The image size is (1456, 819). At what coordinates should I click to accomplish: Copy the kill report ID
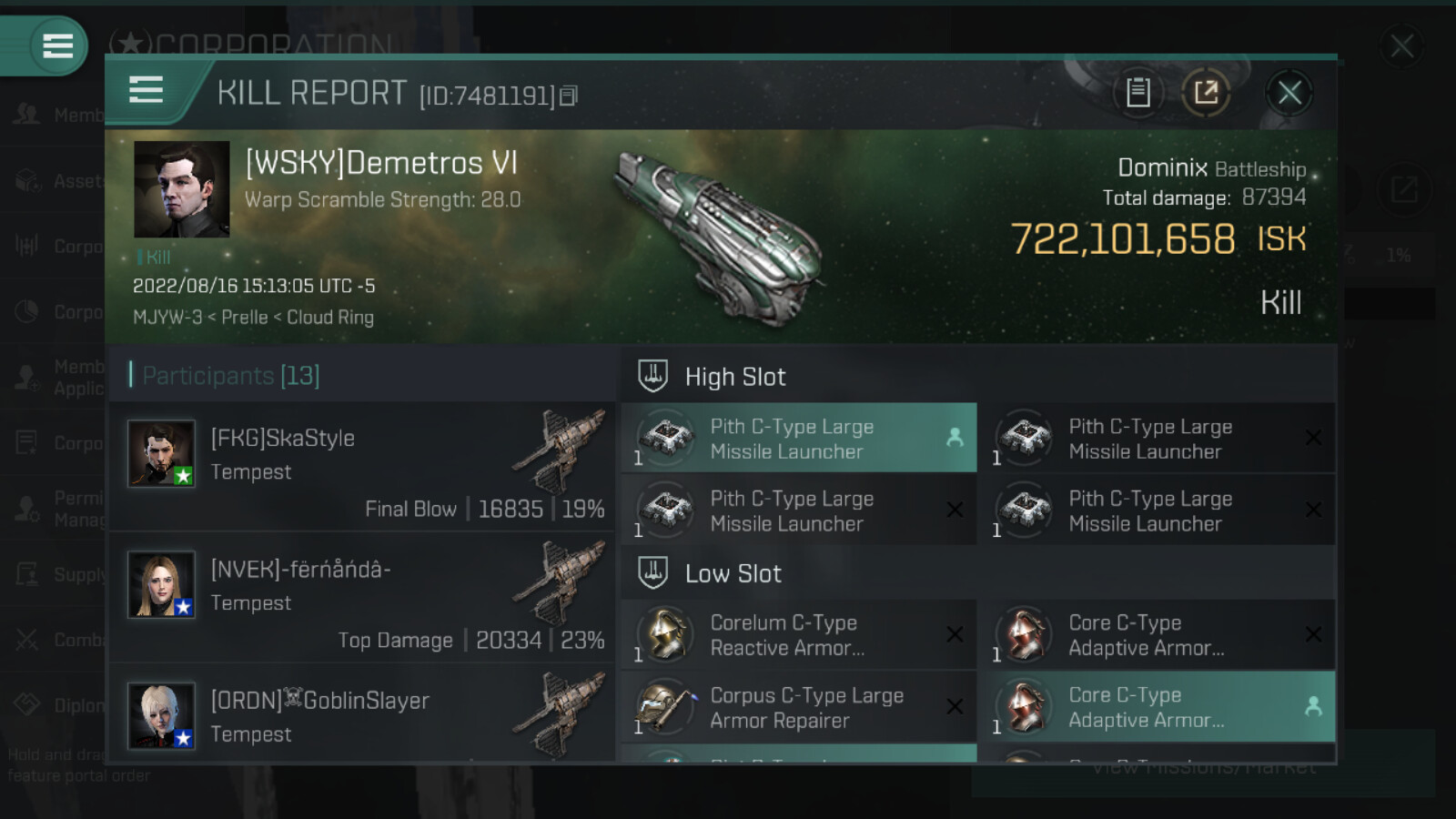tap(568, 96)
